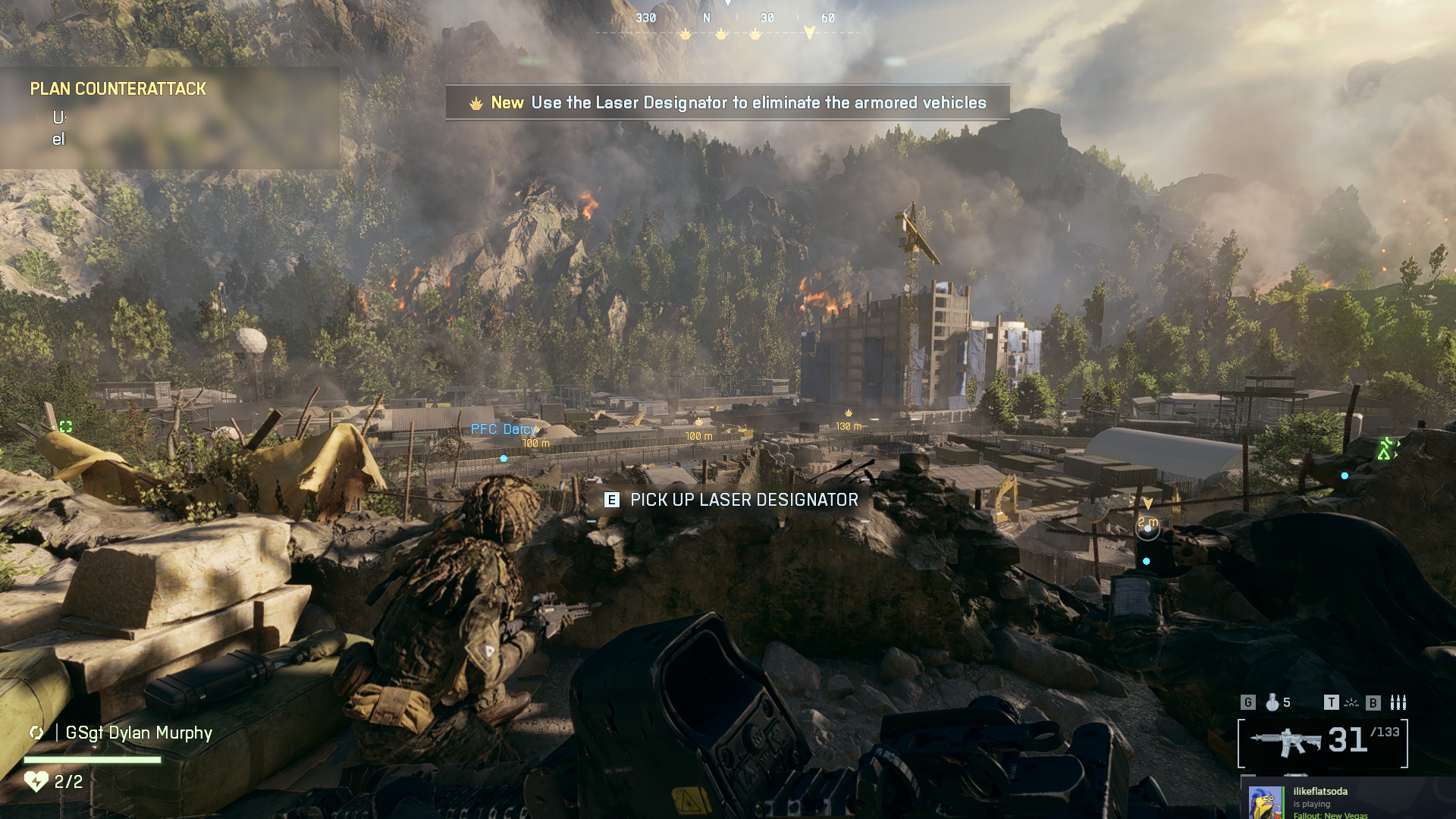Select the GSgt Dylan Murphy name label

pyautogui.click(x=139, y=733)
